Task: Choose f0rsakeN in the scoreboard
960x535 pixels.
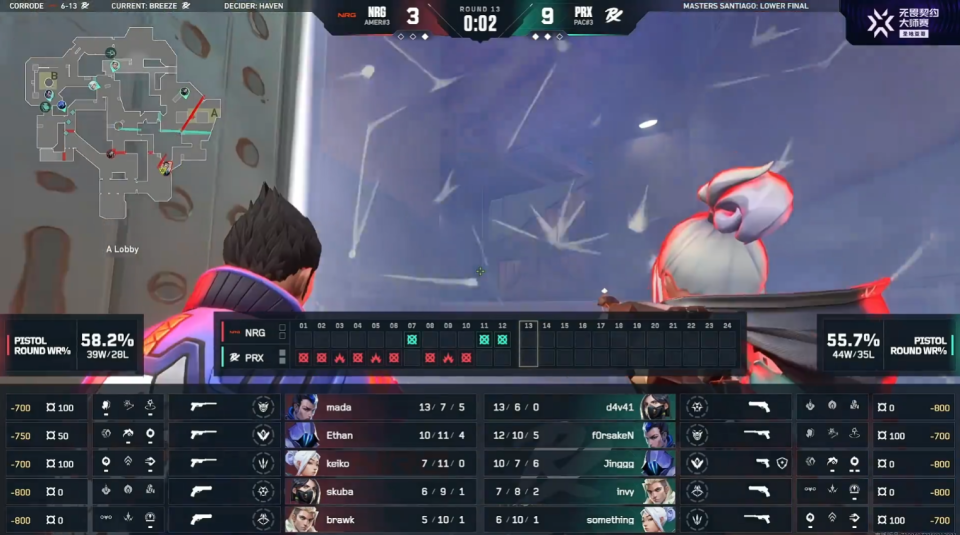Action: [x=580, y=436]
